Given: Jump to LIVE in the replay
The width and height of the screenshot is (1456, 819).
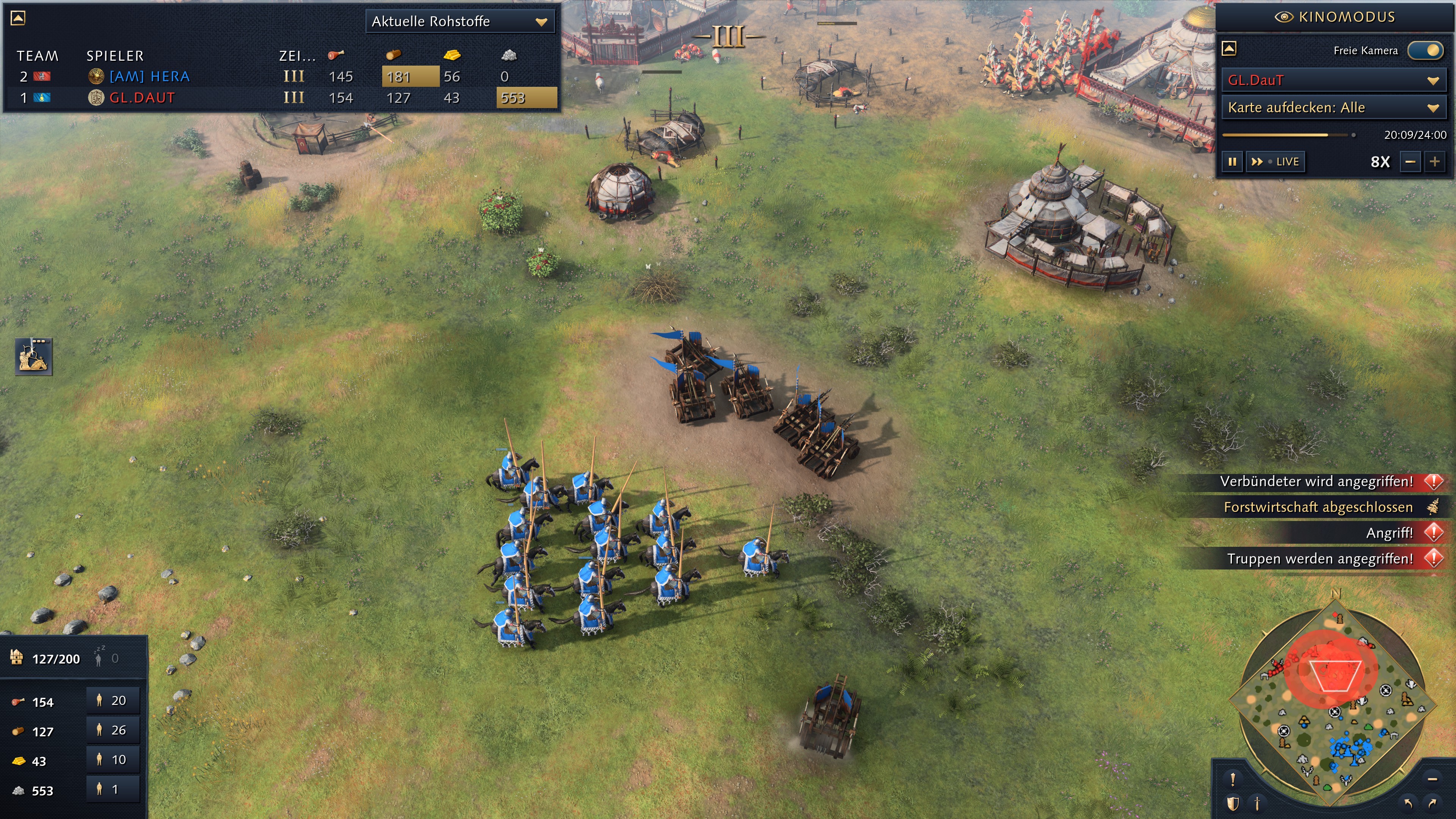Looking at the screenshot, I should (1276, 162).
